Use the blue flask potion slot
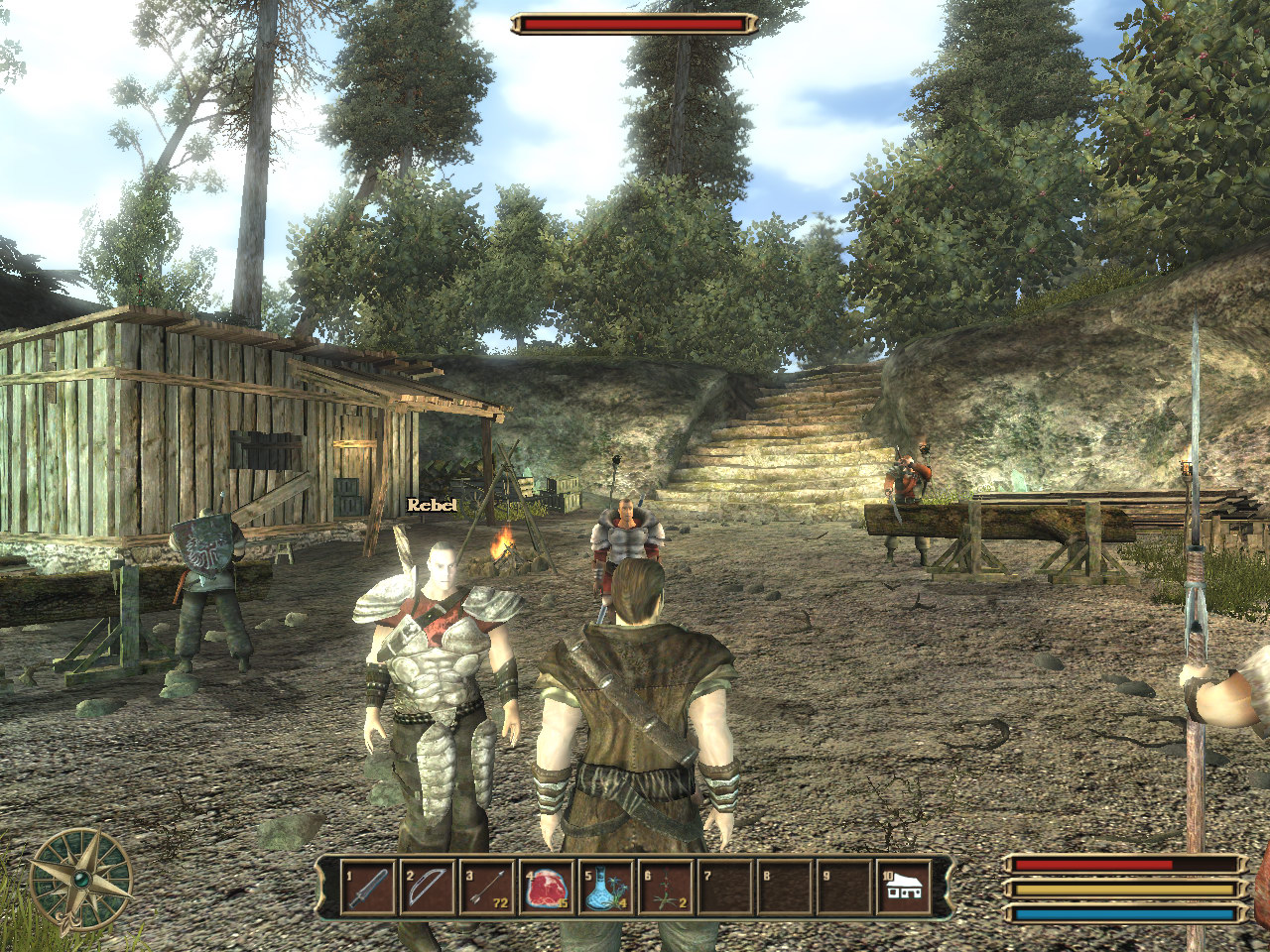Viewport: 1270px width, 952px height. [606, 887]
